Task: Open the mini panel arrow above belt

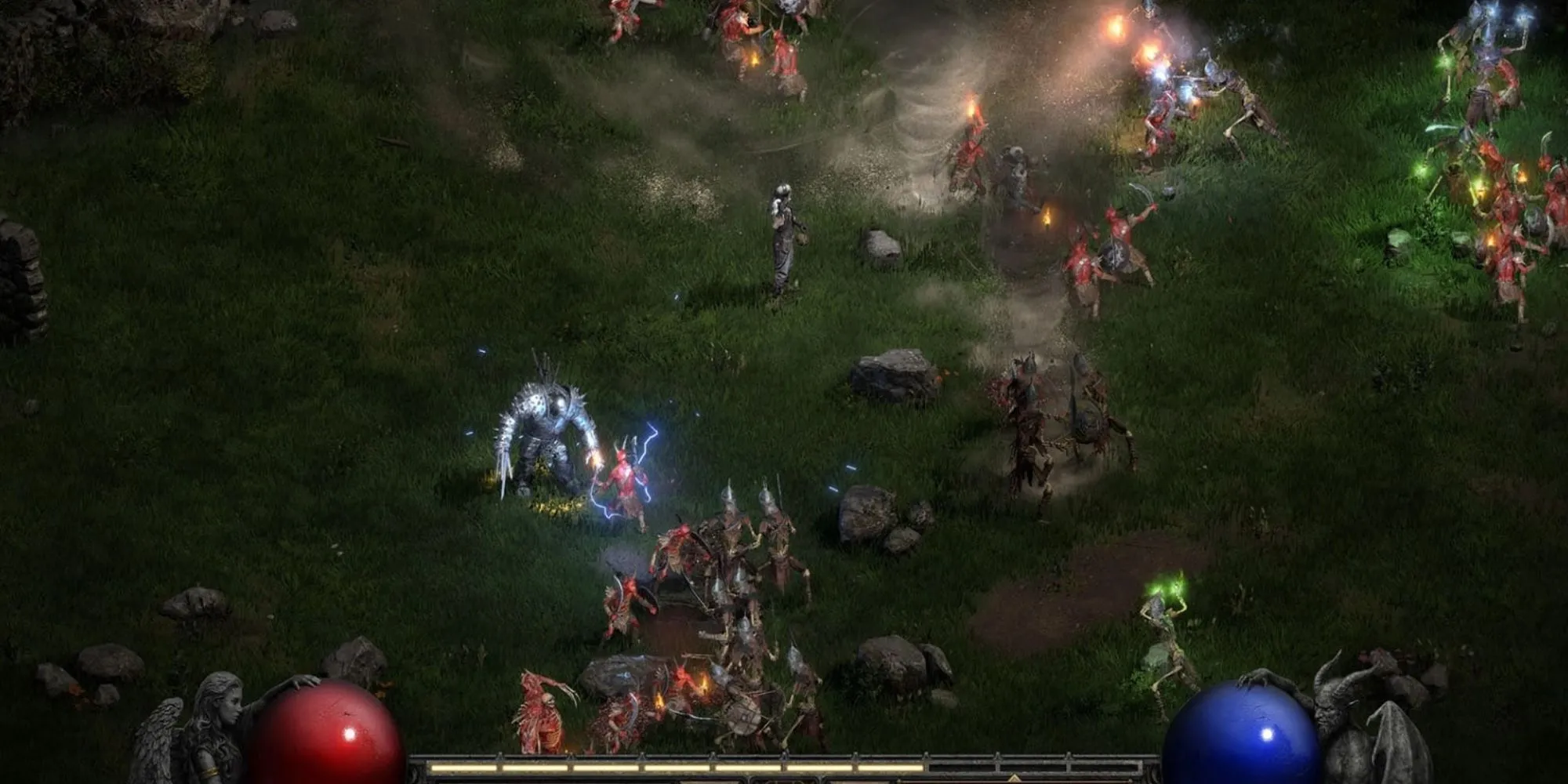Action: point(1014,778)
